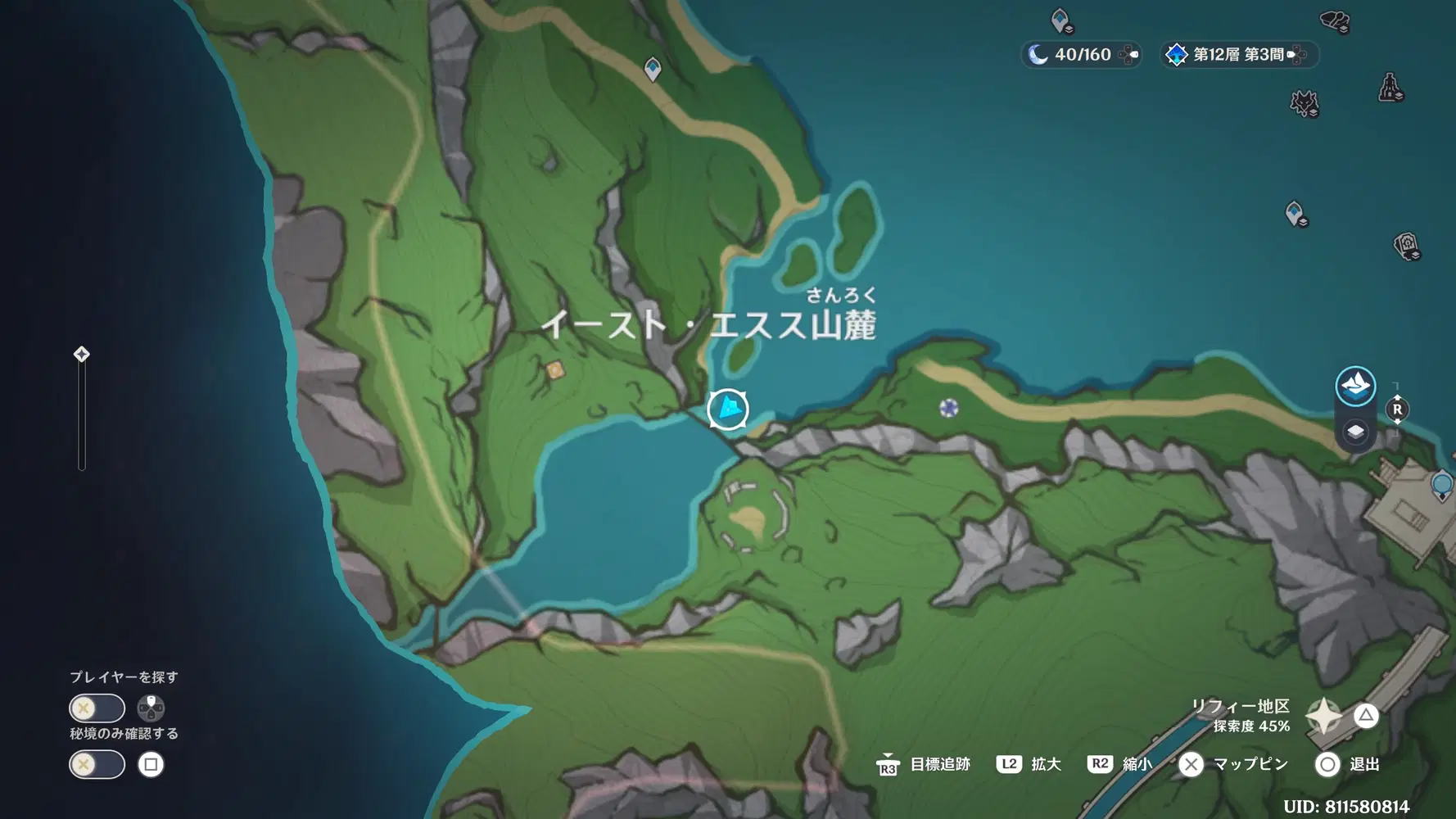
Task: Click the blue quick-travel teleport button
Action: click(1355, 385)
